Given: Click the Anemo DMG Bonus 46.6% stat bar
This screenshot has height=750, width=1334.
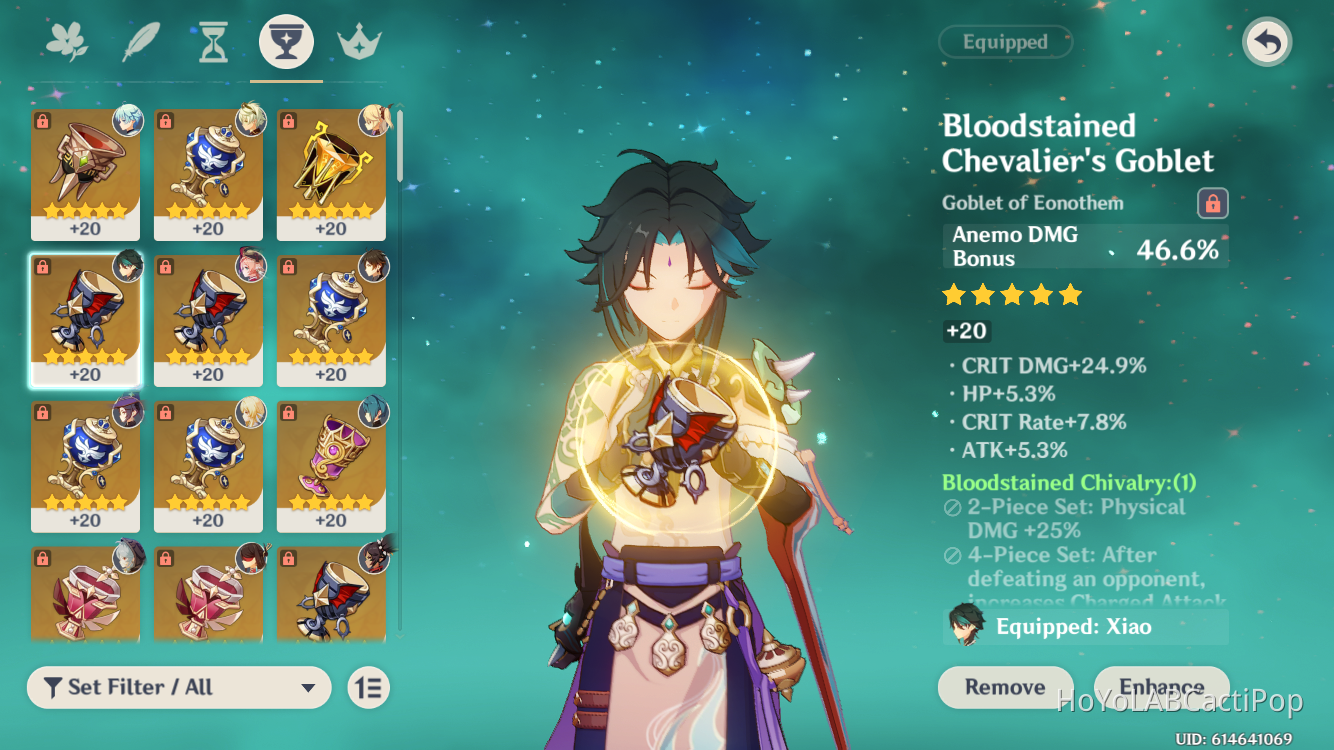Looking at the screenshot, I should coord(1086,247).
